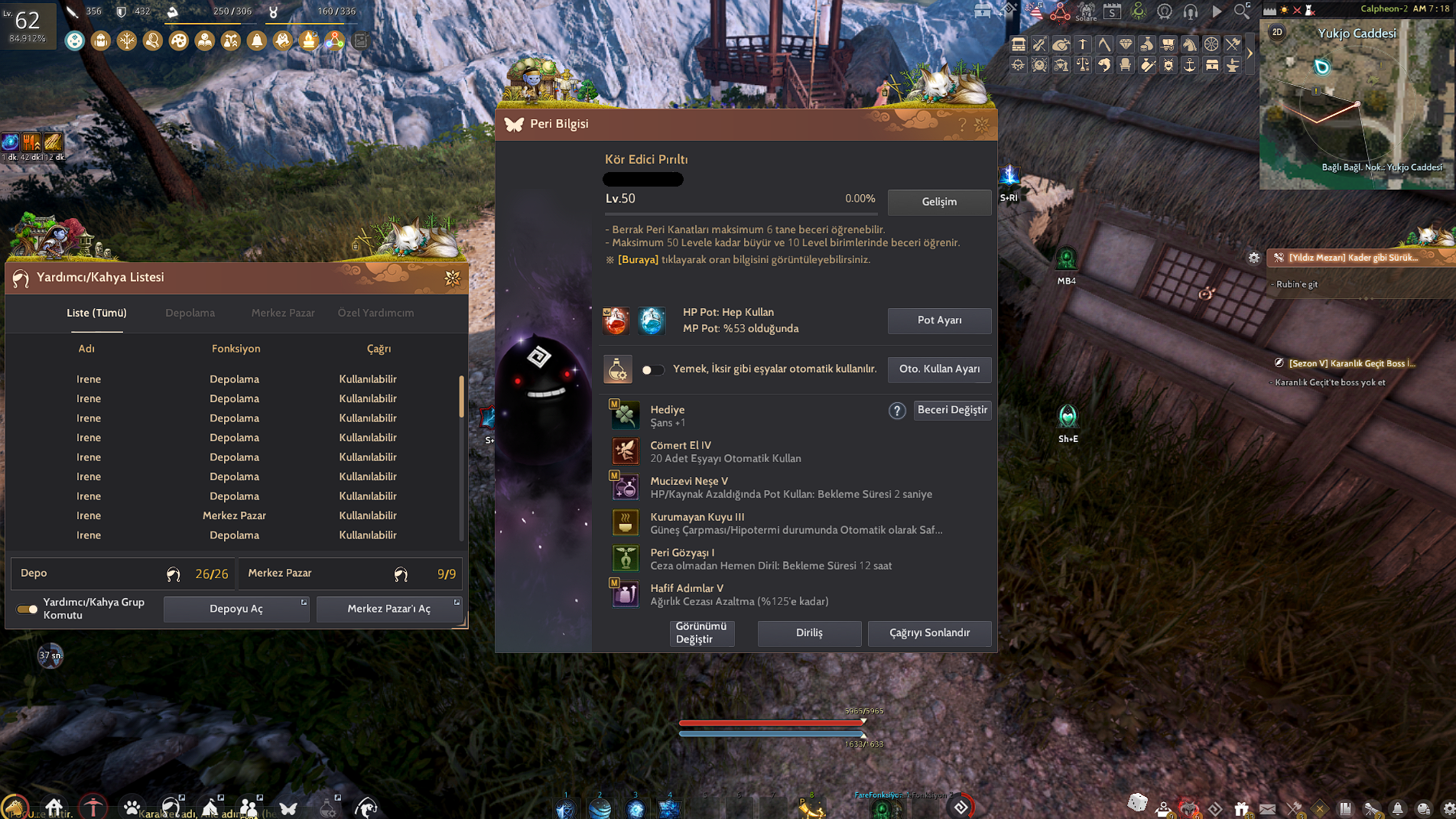The height and width of the screenshot is (819, 1456).
Task: Open Oto. Kullan Ayarı settings
Action: [x=939, y=369]
